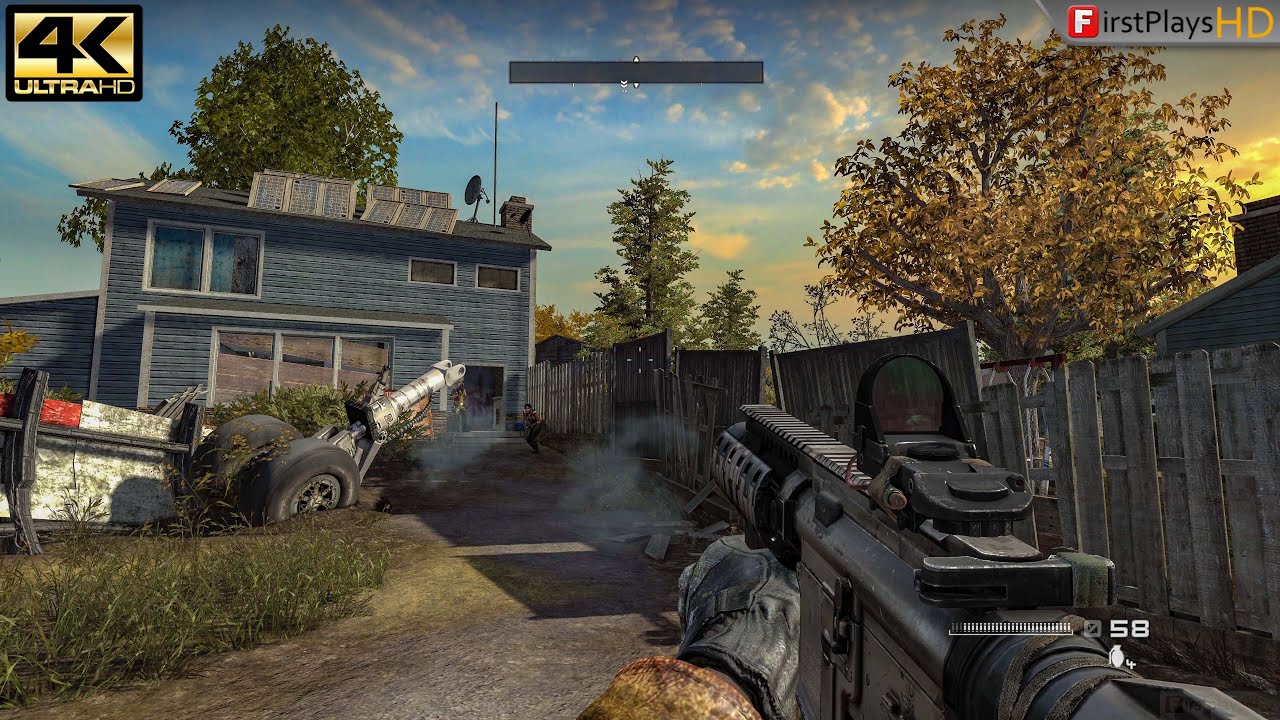Click the compass bar in the HUD
Image resolution: width=1280 pixels, height=720 pixels.
coord(636,72)
